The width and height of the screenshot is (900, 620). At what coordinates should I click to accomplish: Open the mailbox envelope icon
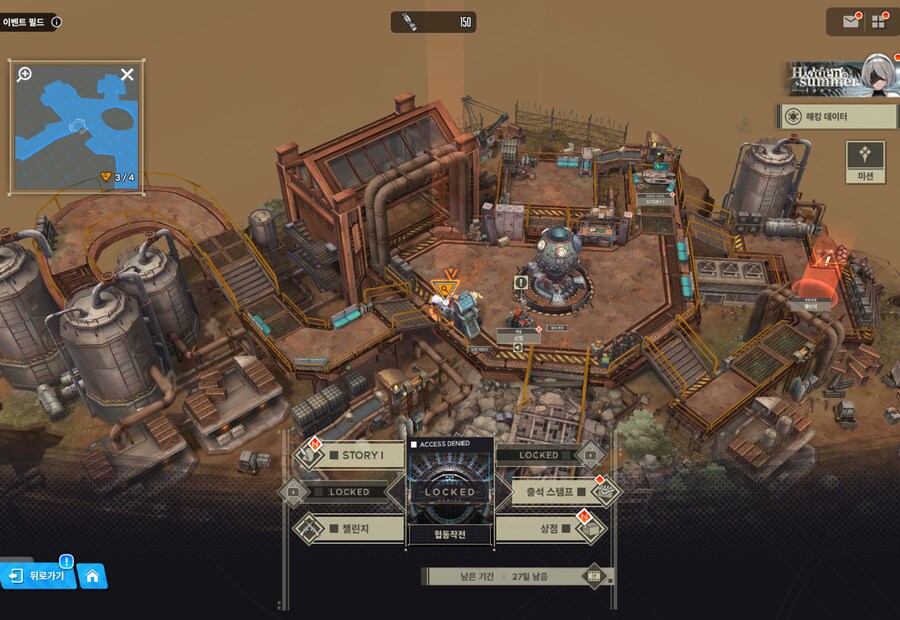click(x=851, y=21)
